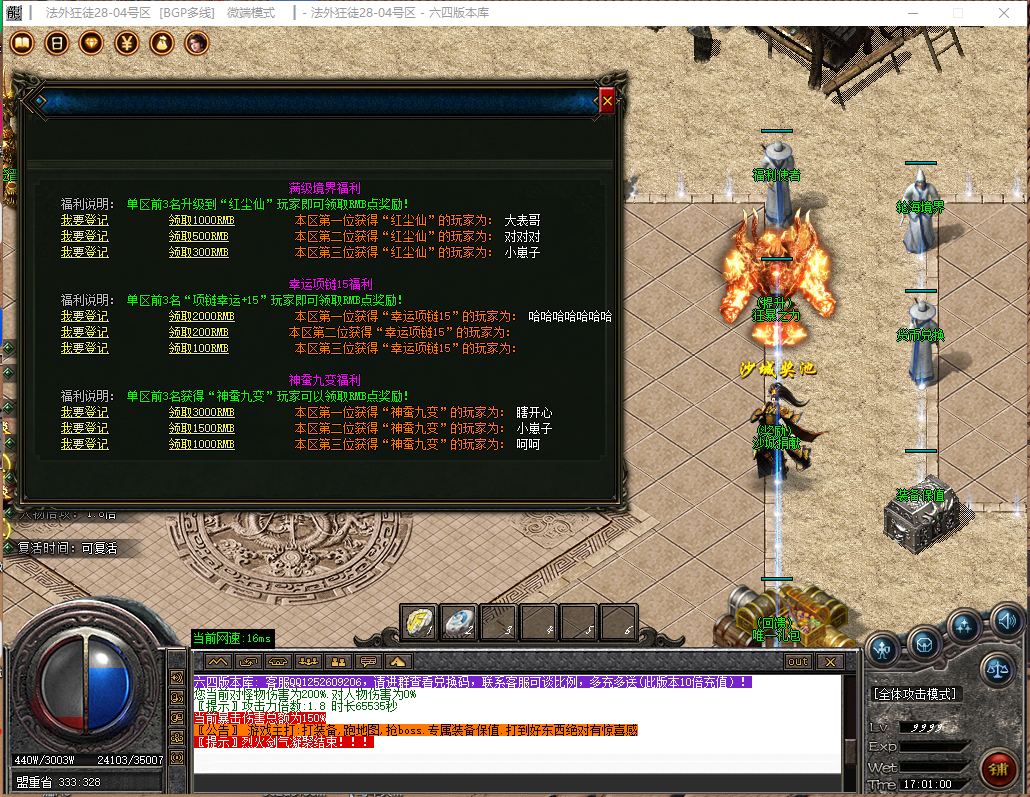Use the item in hotbar slot 1
Screen dimensions: 1030x797
(419, 622)
